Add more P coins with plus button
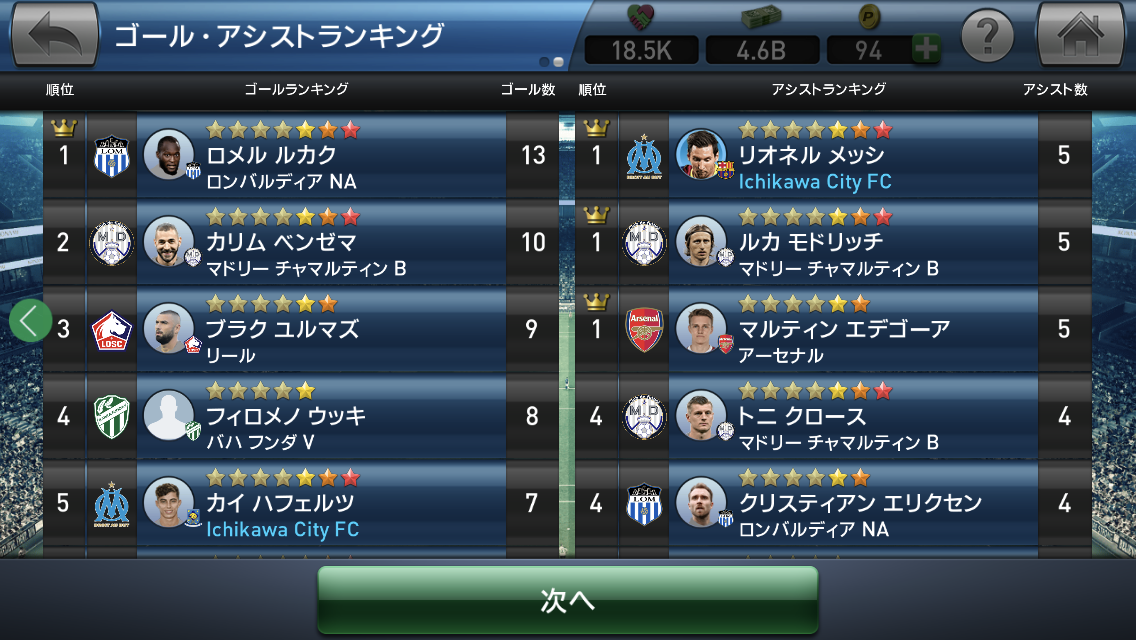Image resolution: width=1136 pixels, height=640 pixels. click(x=926, y=49)
